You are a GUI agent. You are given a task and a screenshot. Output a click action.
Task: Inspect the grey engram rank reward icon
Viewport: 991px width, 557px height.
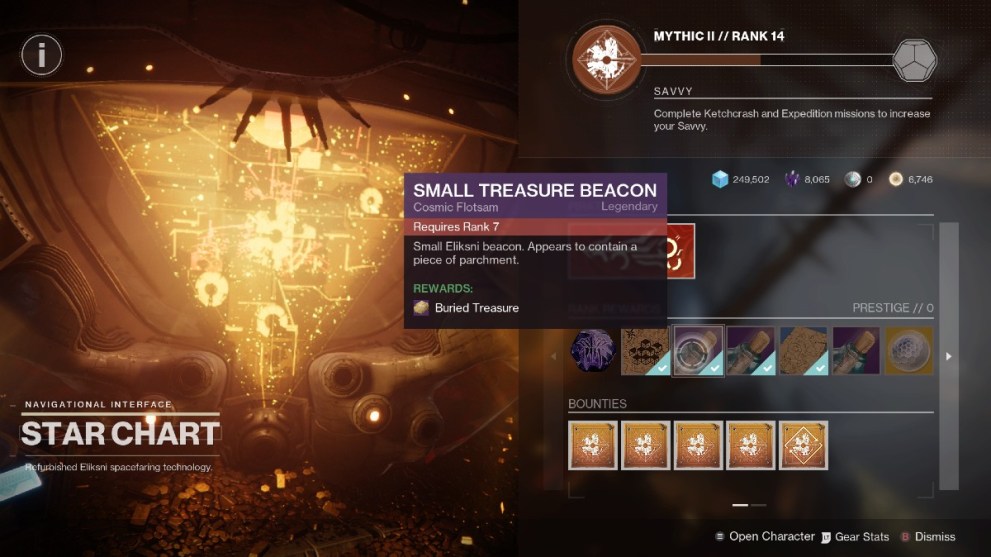pyautogui.click(x=914, y=60)
